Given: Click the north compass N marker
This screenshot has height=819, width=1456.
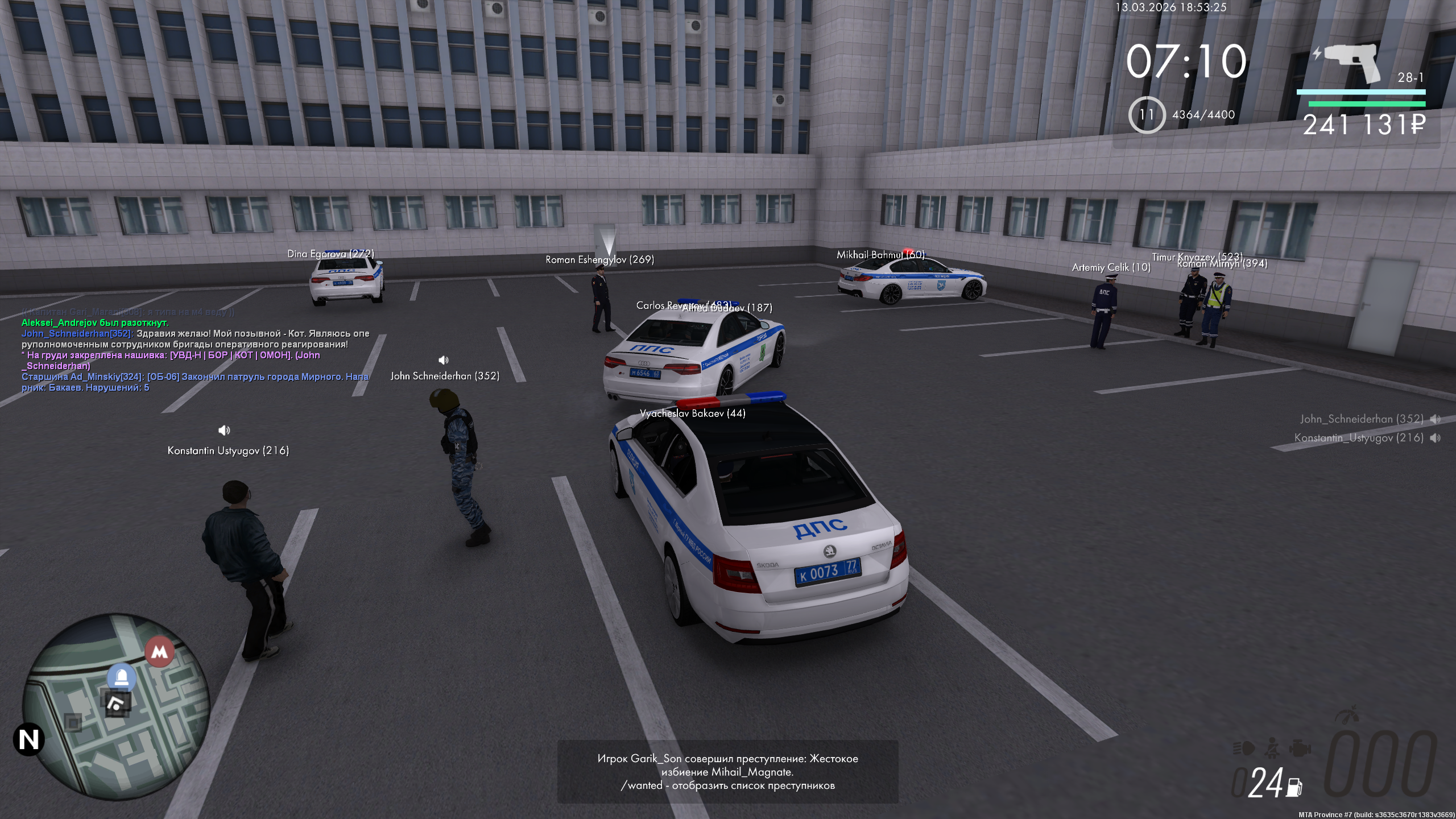Looking at the screenshot, I should (28, 740).
